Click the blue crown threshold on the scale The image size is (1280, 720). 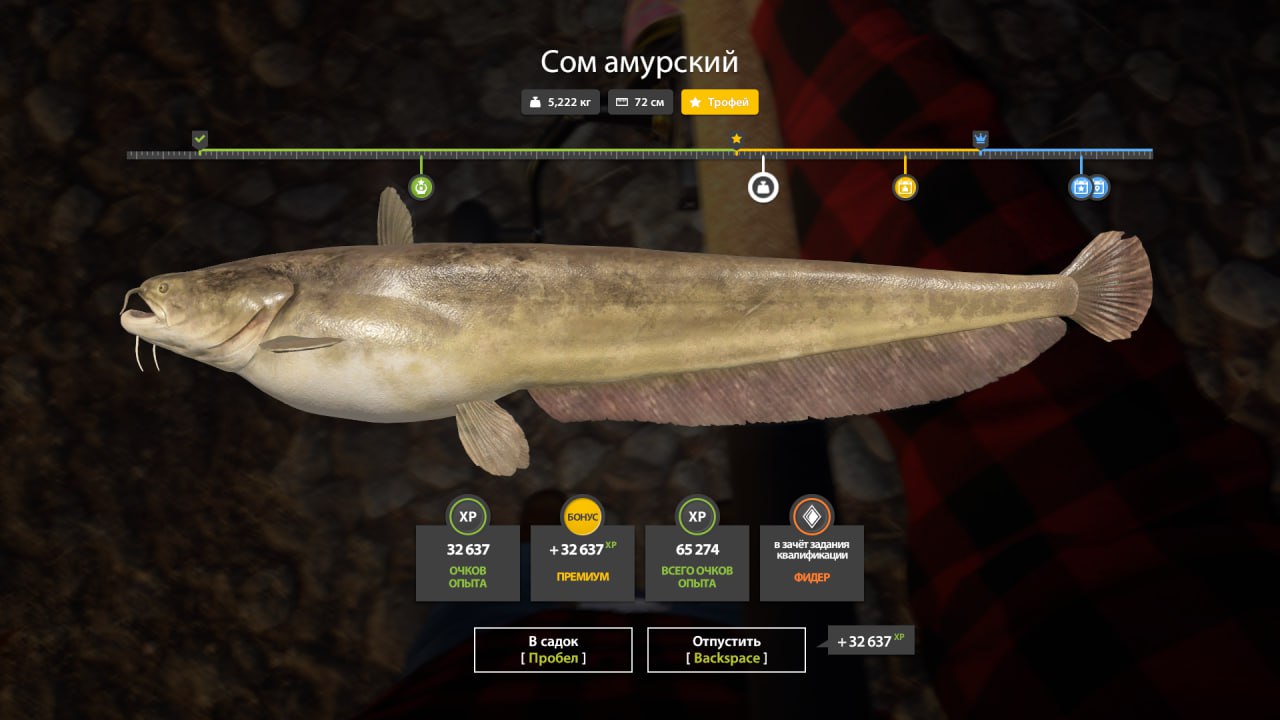[981, 139]
